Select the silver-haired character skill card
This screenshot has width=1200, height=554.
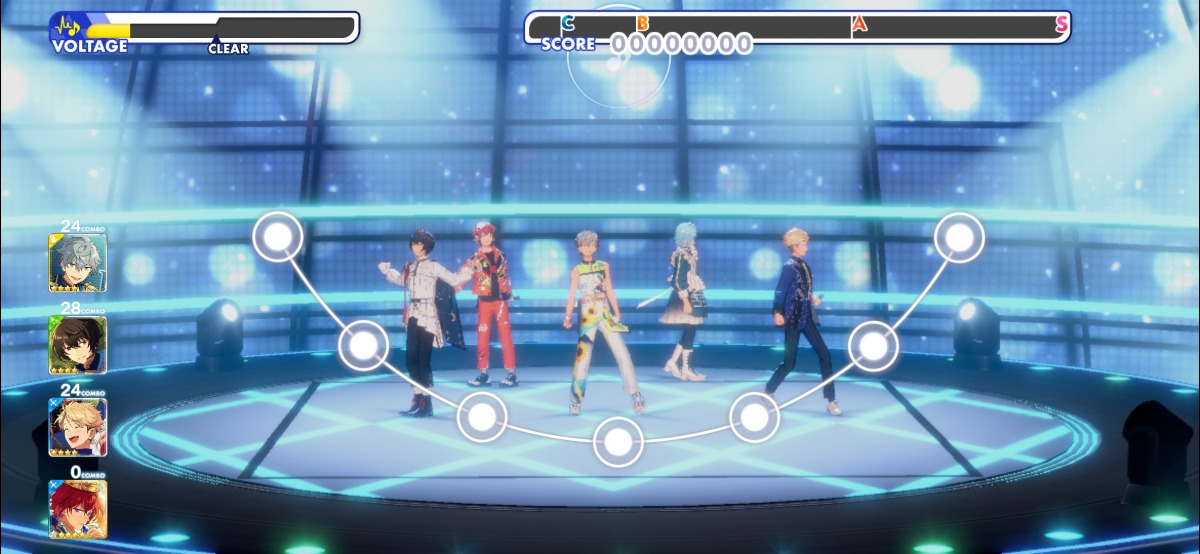[x=78, y=262]
